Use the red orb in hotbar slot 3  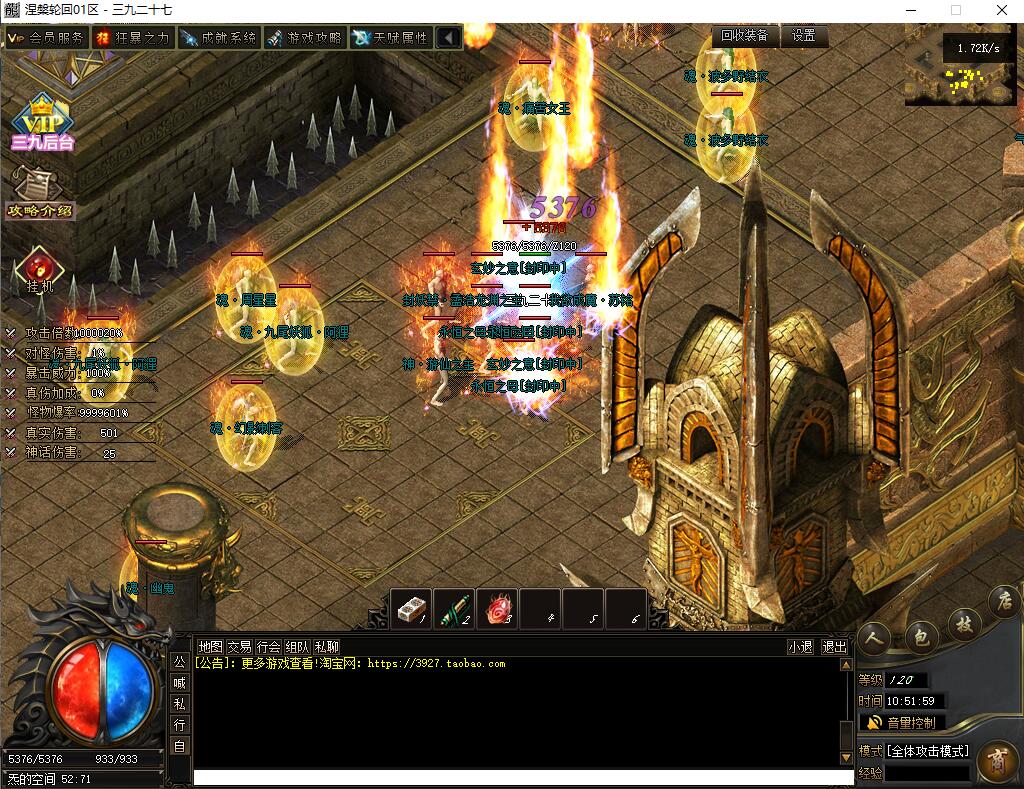point(498,608)
